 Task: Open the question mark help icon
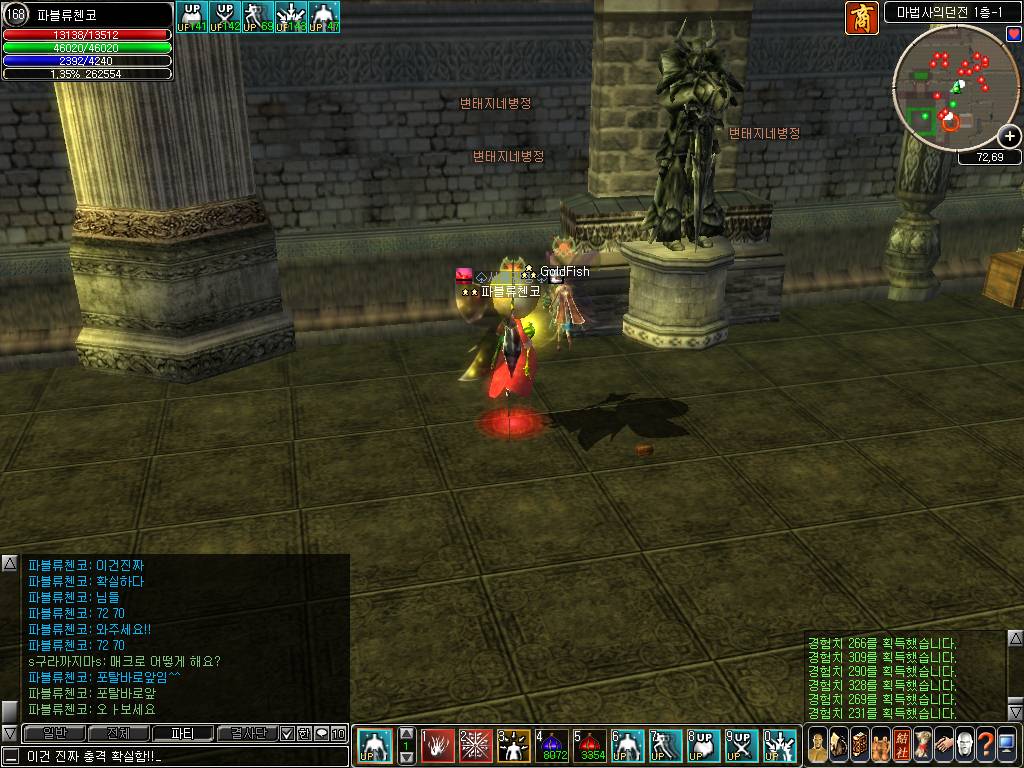click(x=987, y=745)
